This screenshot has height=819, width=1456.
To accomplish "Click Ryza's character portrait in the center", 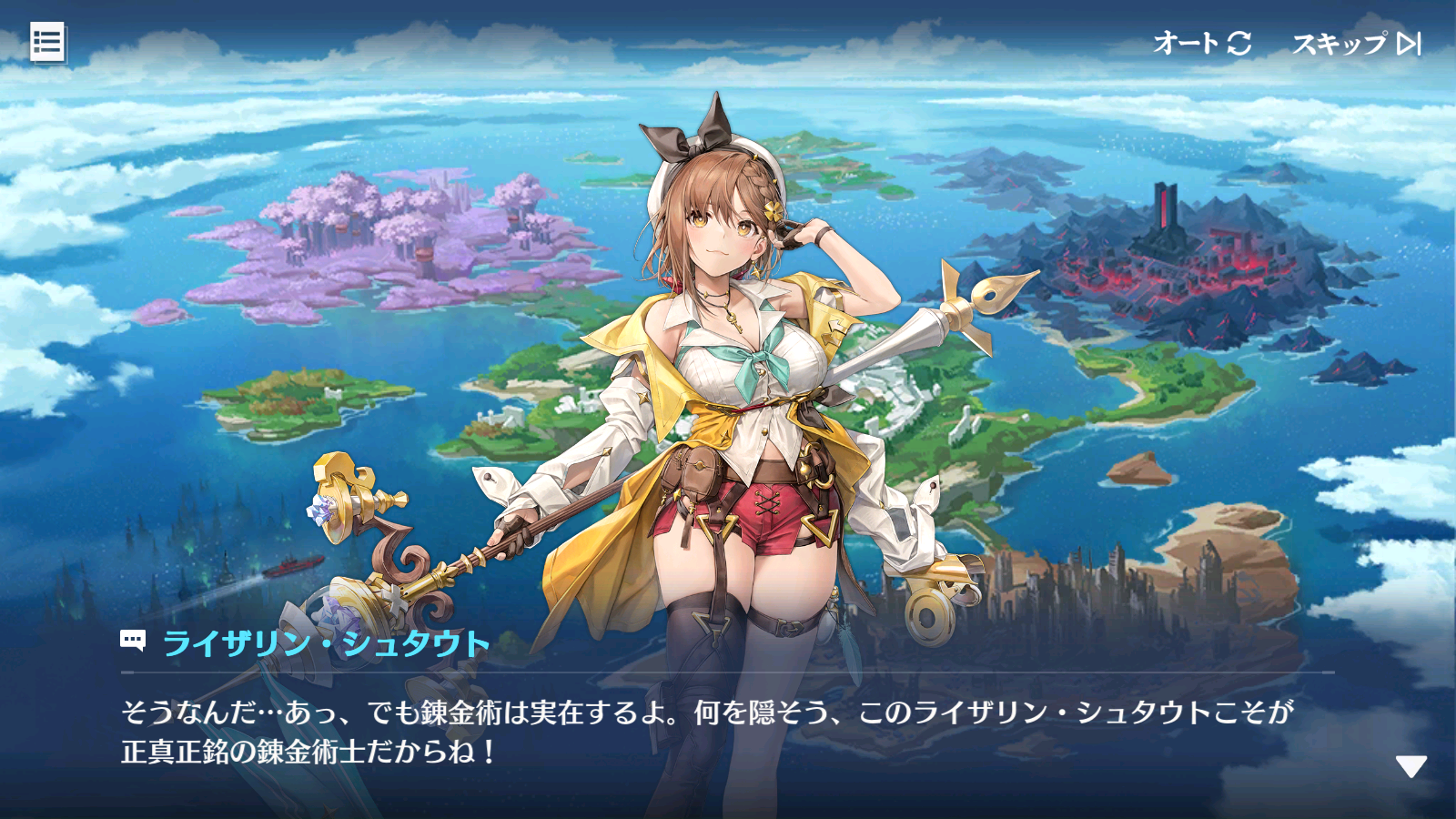I will (728, 364).
